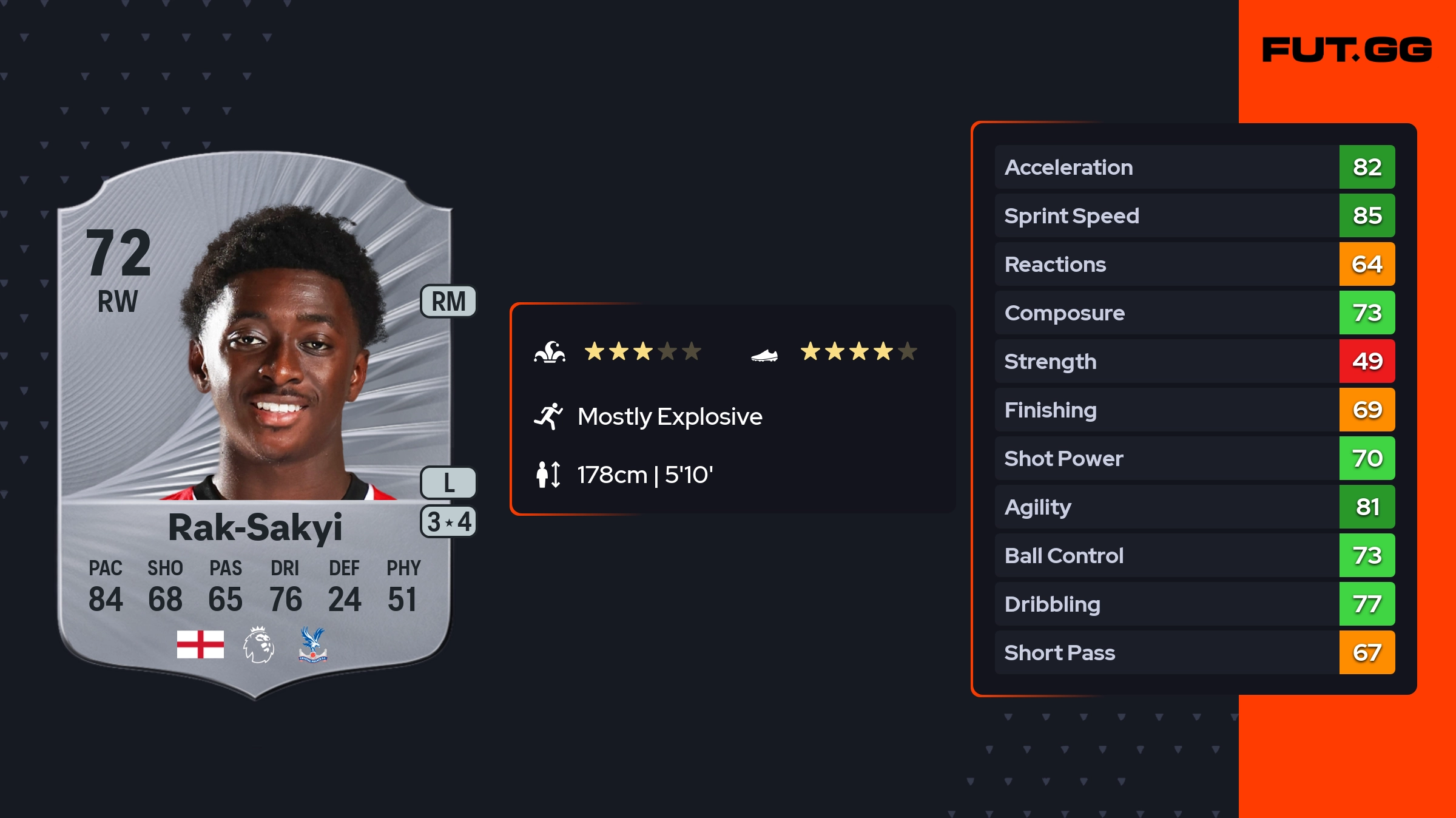Screen dimensions: 1456x818
Task: Select the Sprint Speed stat row
Action: coord(1194,215)
